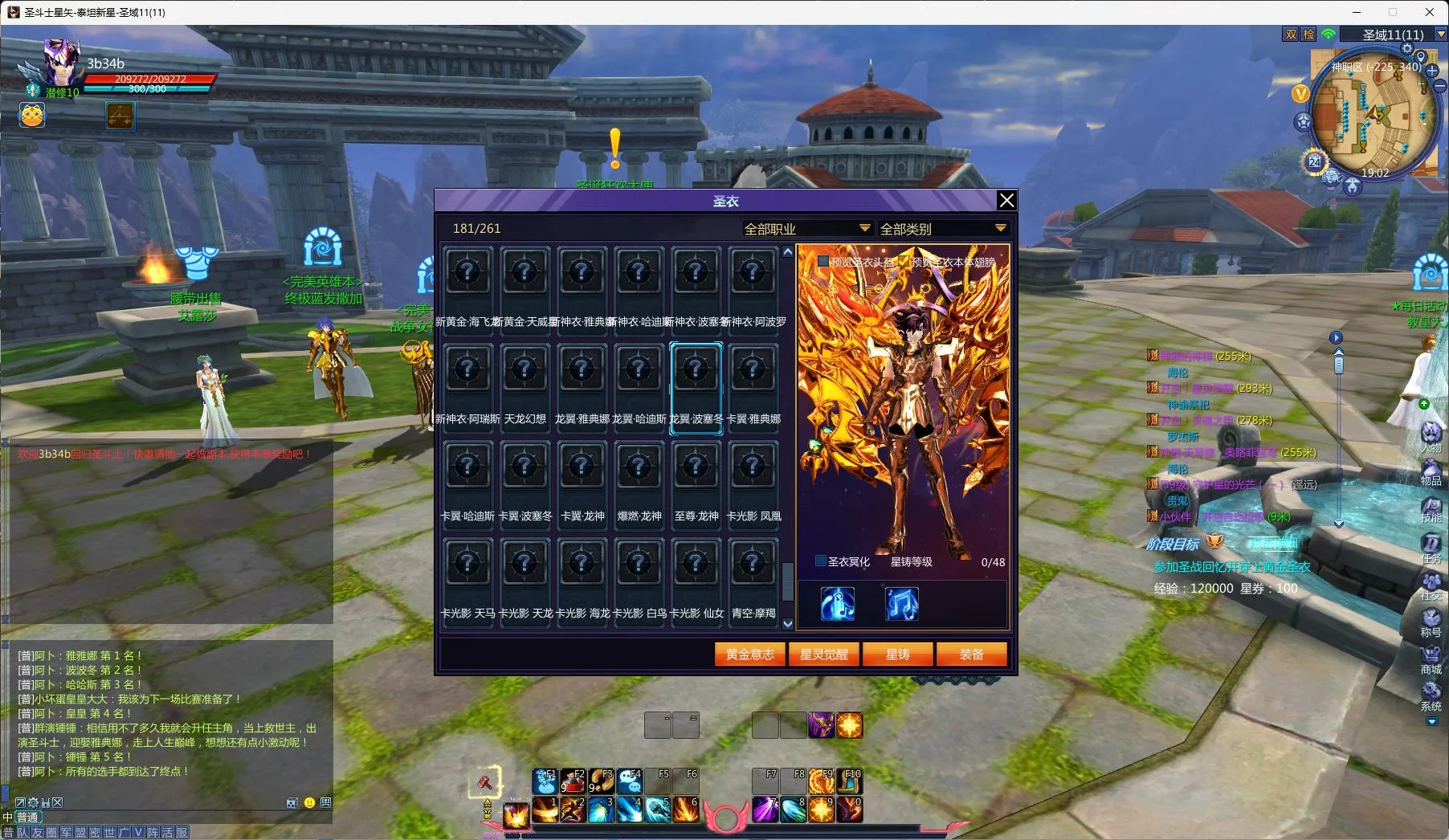Toggle the 预览圣衣头盔 helmet preview checkbox
Image resolution: width=1449 pixels, height=840 pixels.
tap(823, 261)
